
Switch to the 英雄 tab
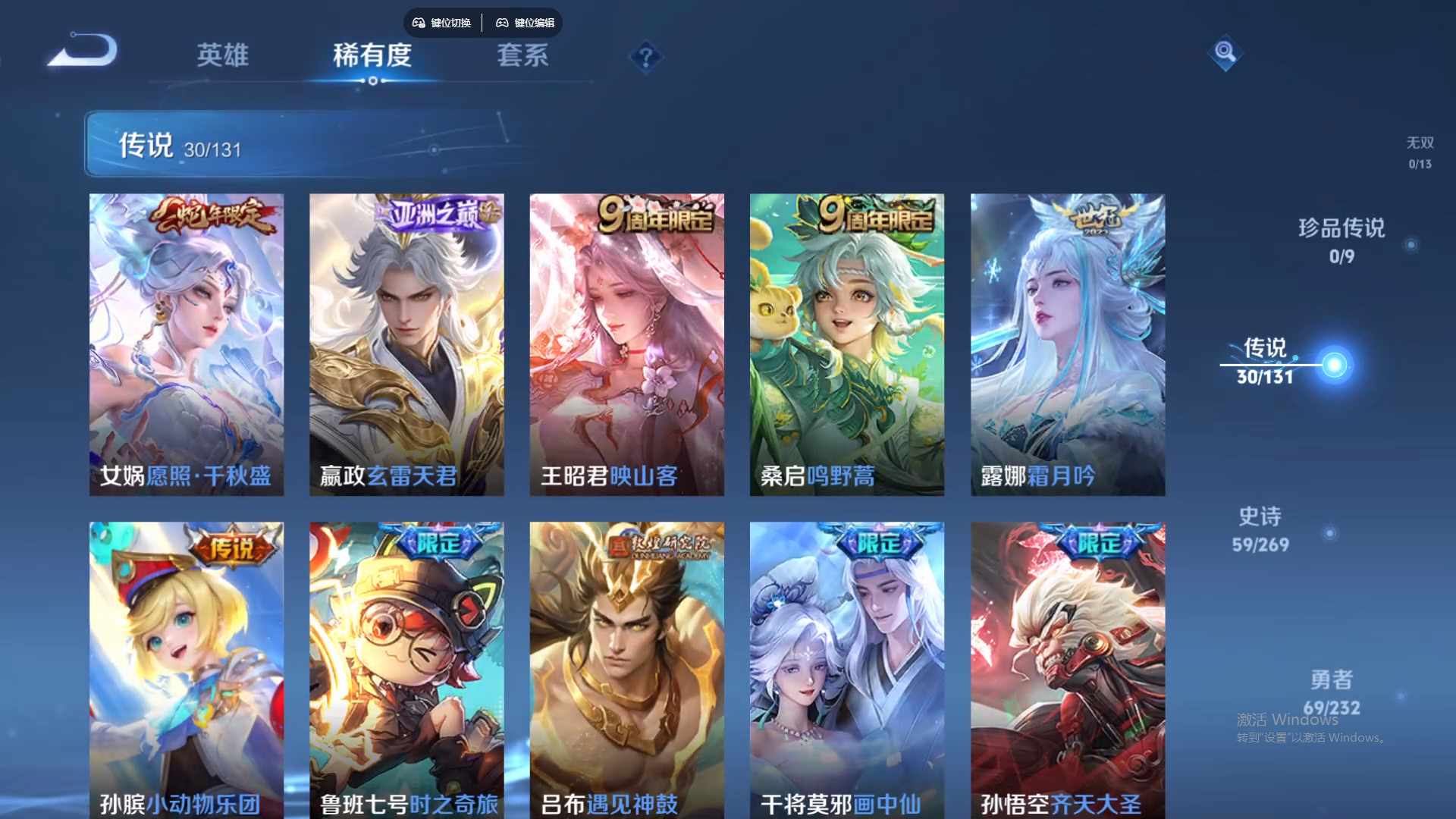(x=223, y=56)
